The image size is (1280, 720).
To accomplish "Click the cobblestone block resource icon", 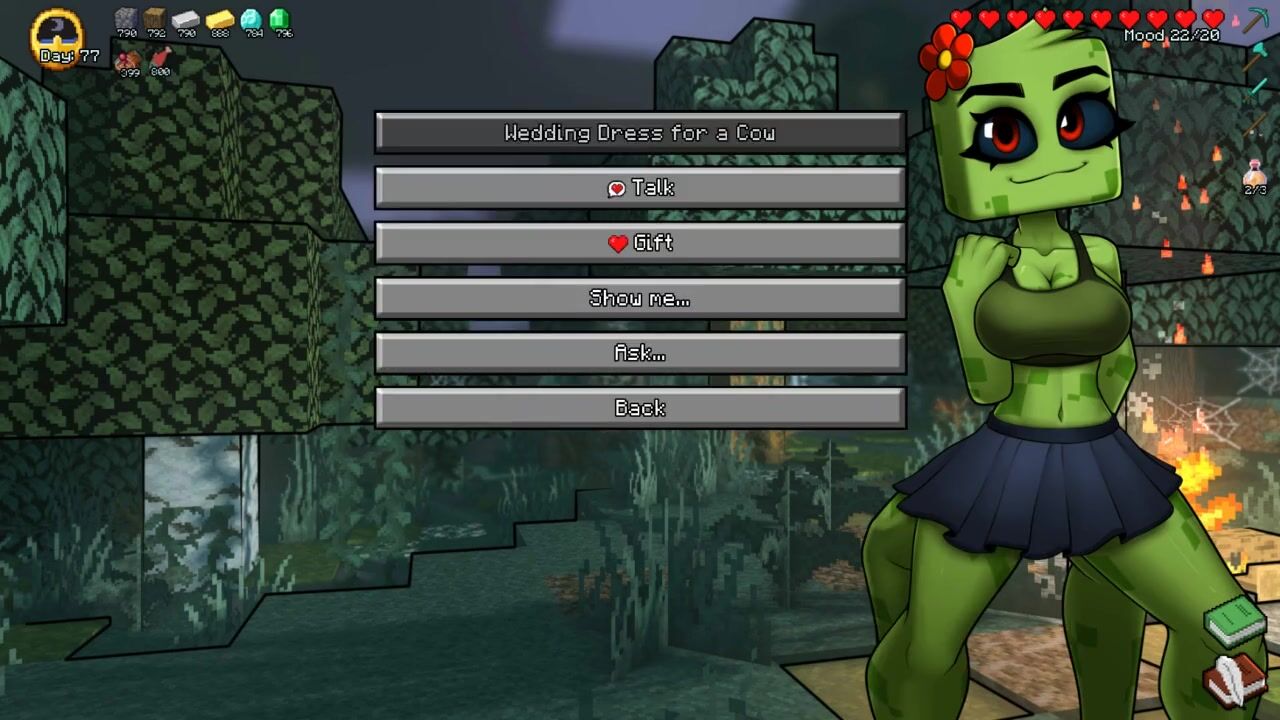I will 126,19.
